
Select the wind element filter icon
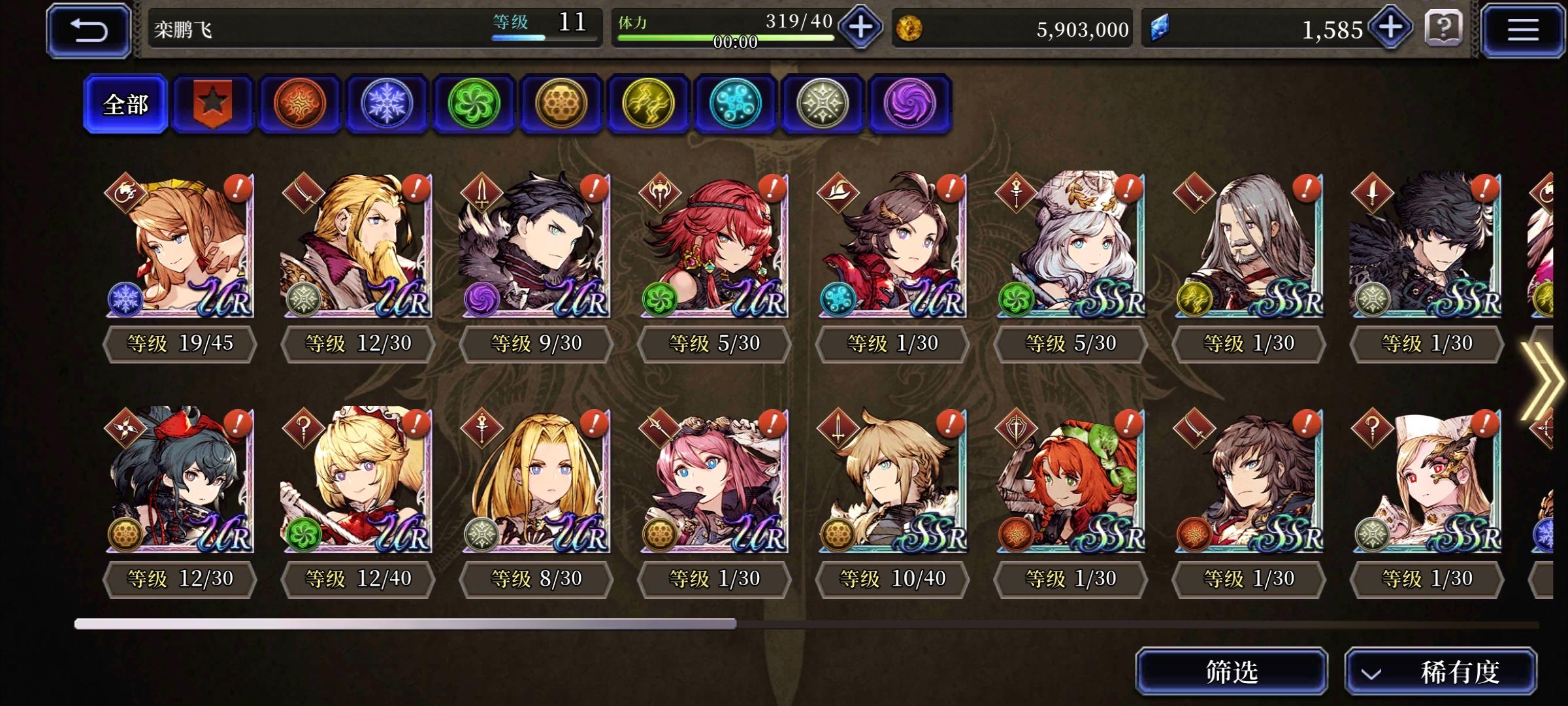point(474,103)
